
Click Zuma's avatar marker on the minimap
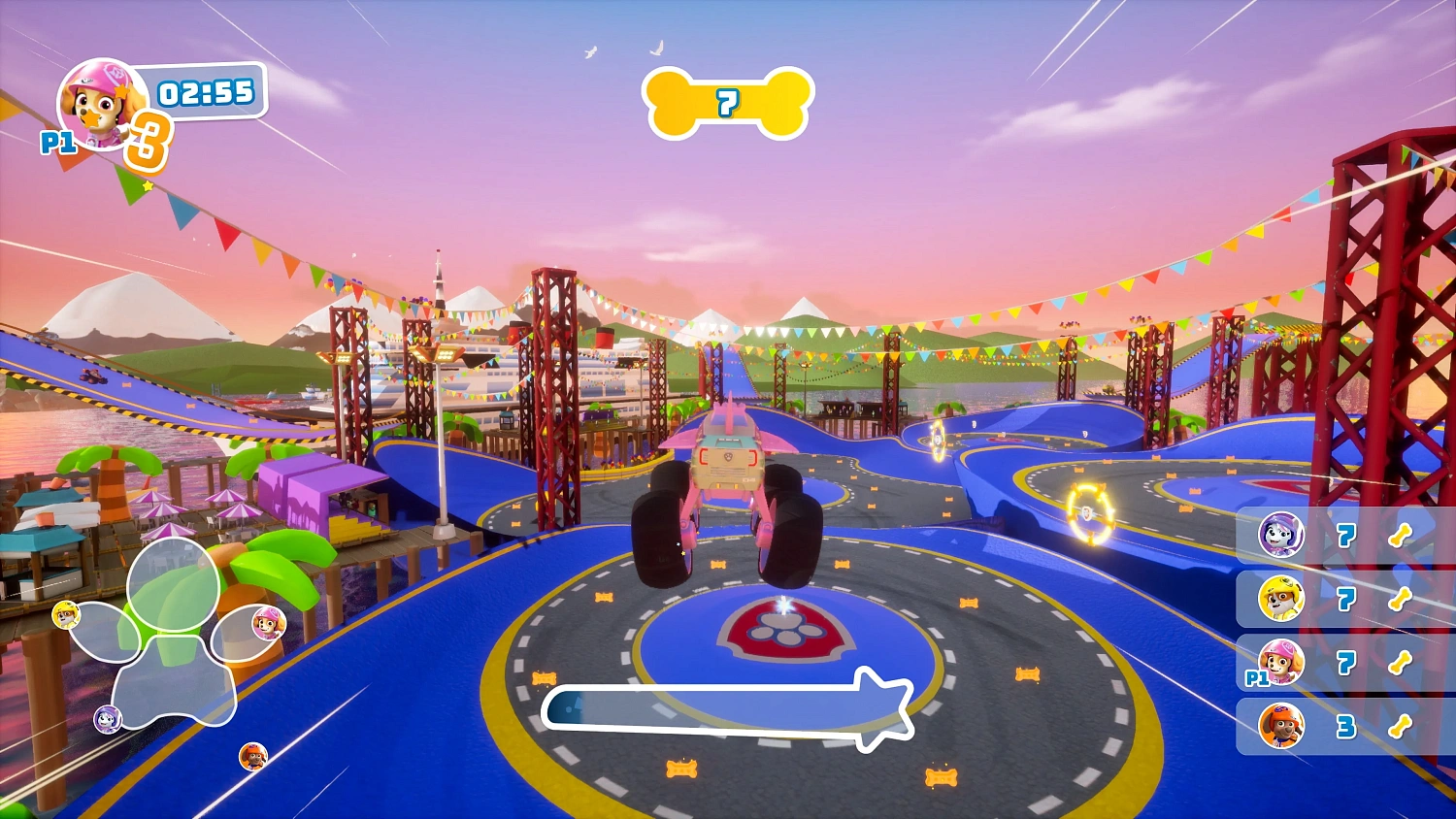[x=250, y=757]
